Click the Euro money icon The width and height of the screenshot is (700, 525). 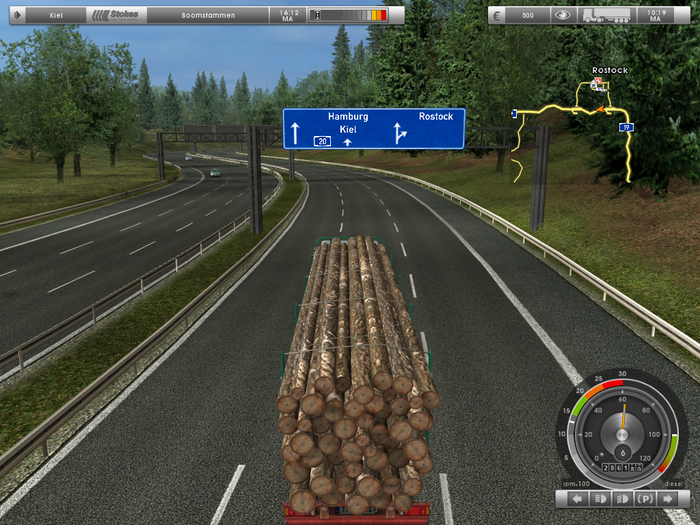[499, 16]
